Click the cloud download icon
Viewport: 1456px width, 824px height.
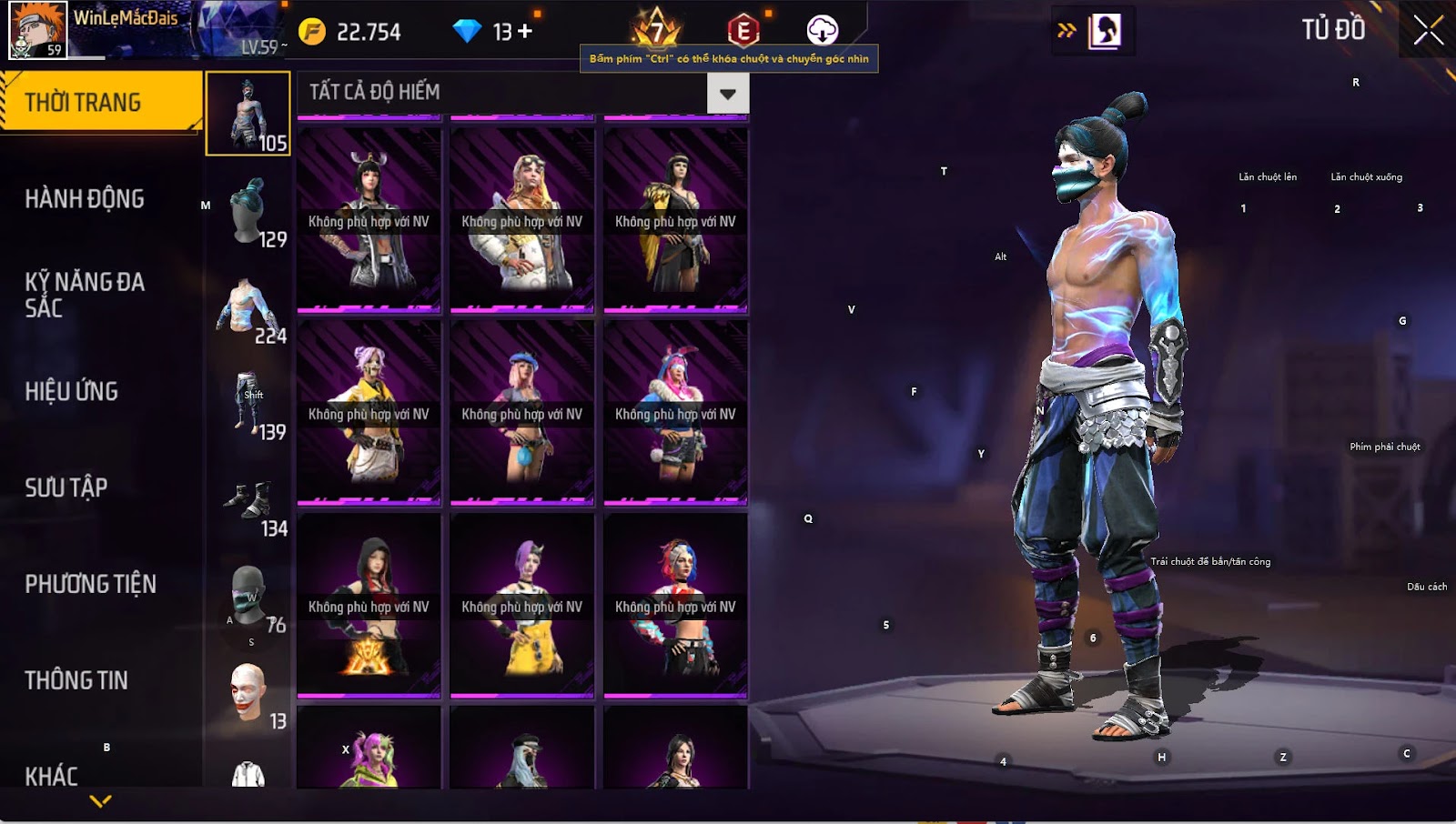pos(822,31)
